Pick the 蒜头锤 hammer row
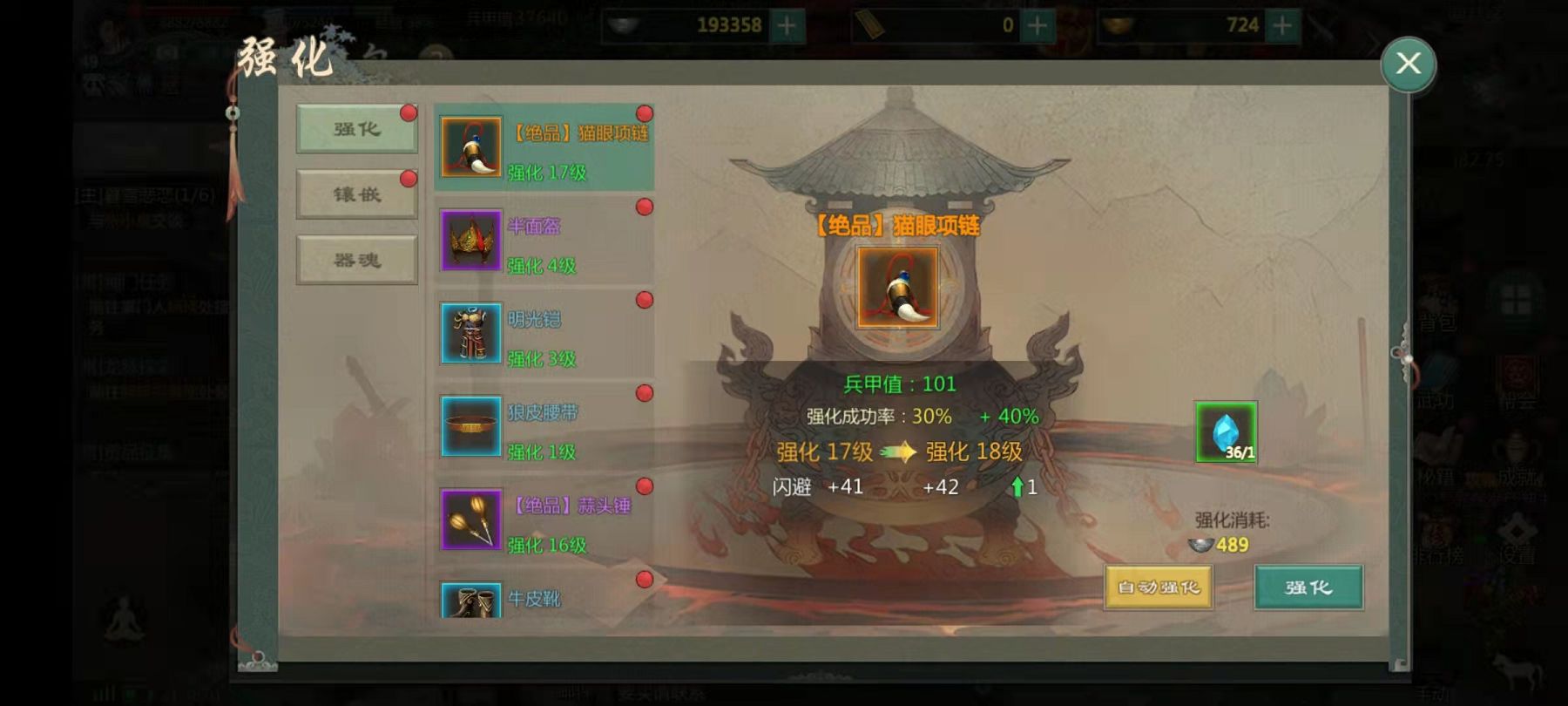Image resolution: width=1568 pixels, height=706 pixels. click(x=544, y=521)
